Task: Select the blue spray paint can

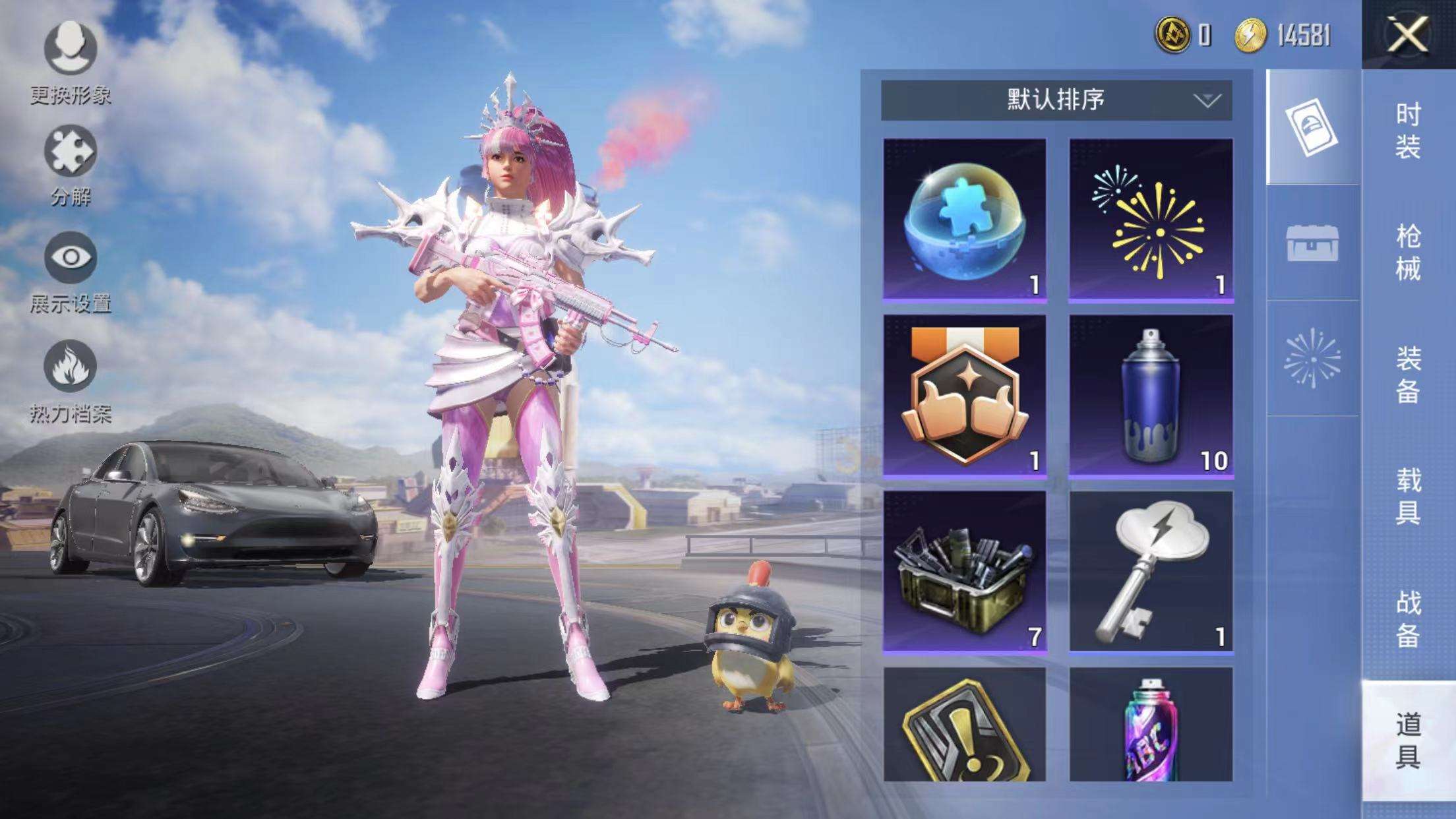Action: [x=1151, y=396]
